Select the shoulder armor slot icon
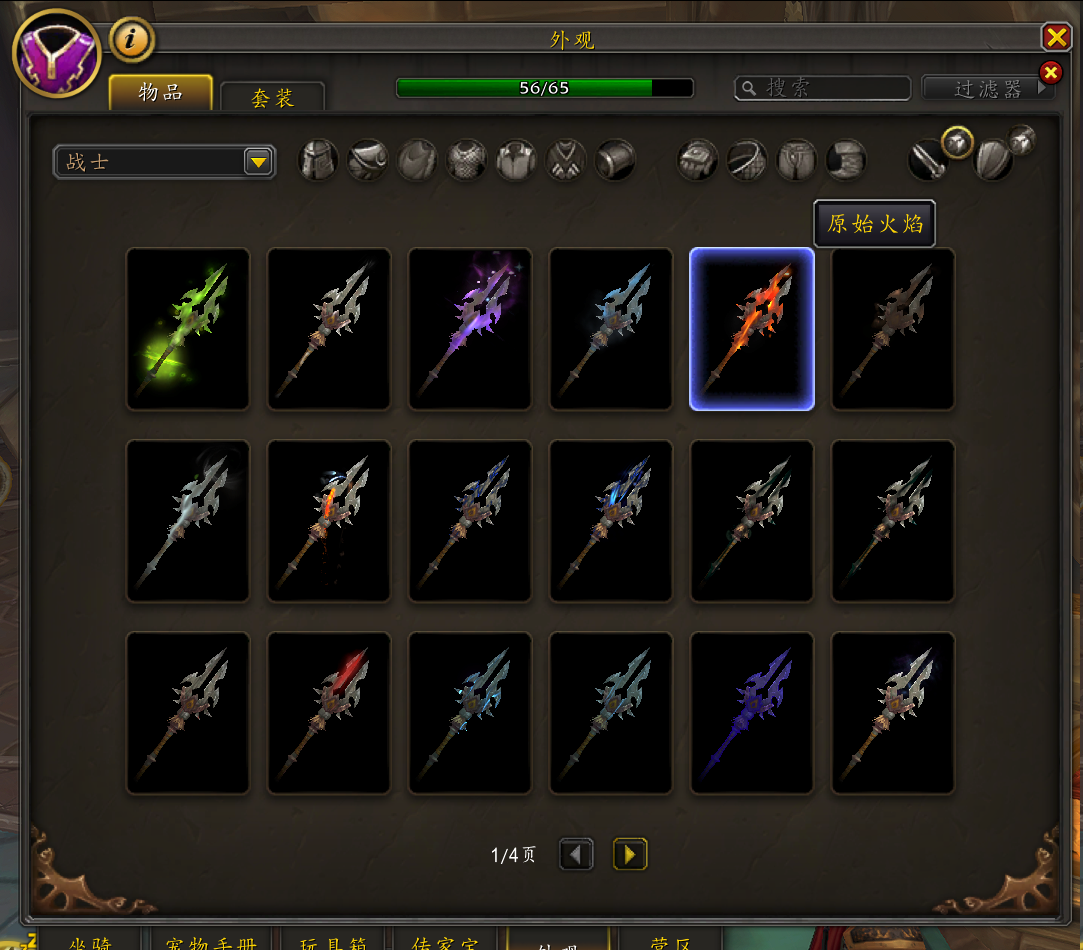1083x950 pixels. (x=367, y=160)
